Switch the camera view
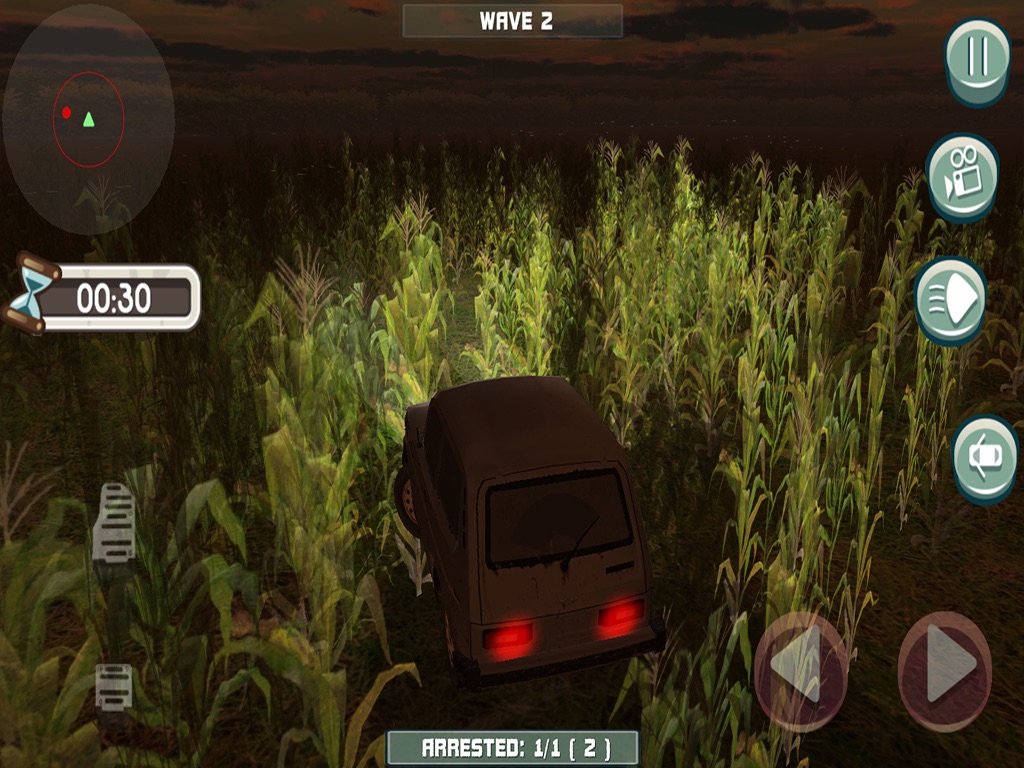This screenshot has height=768, width=1024. pos(962,176)
